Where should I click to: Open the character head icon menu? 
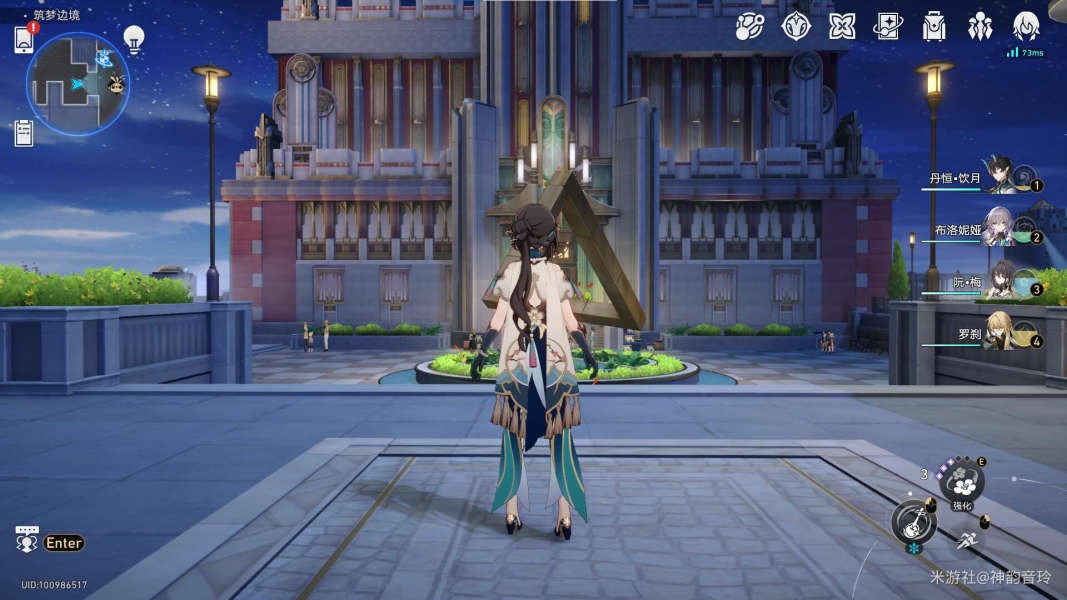[1026, 26]
